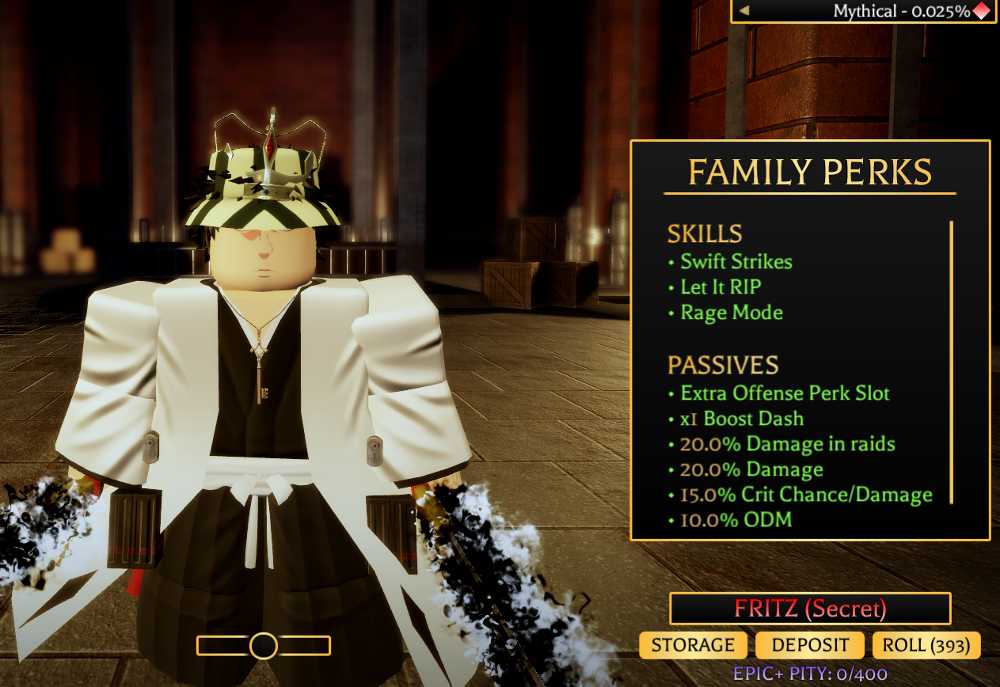
Task: Open the family STORAGE
Action: tap(693, 645)
